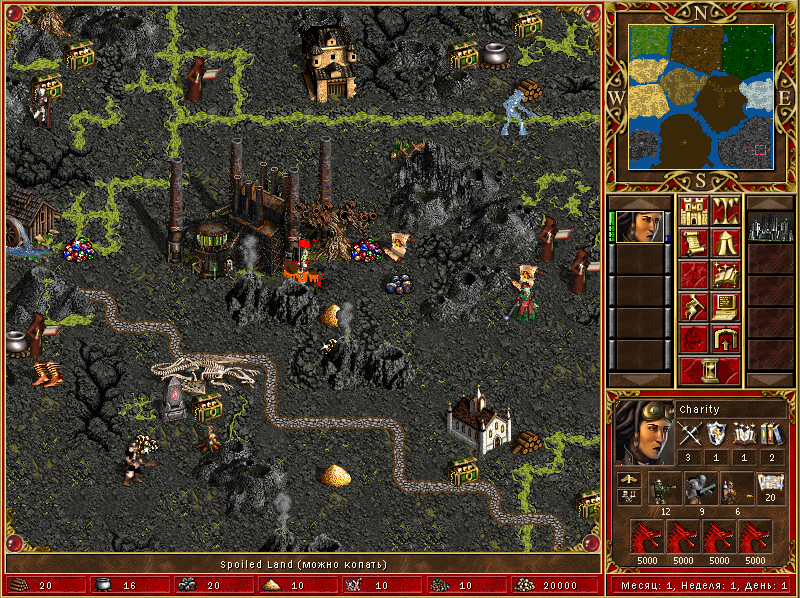
Task: Select the town thumbnail in the town list
Action: 770,227
